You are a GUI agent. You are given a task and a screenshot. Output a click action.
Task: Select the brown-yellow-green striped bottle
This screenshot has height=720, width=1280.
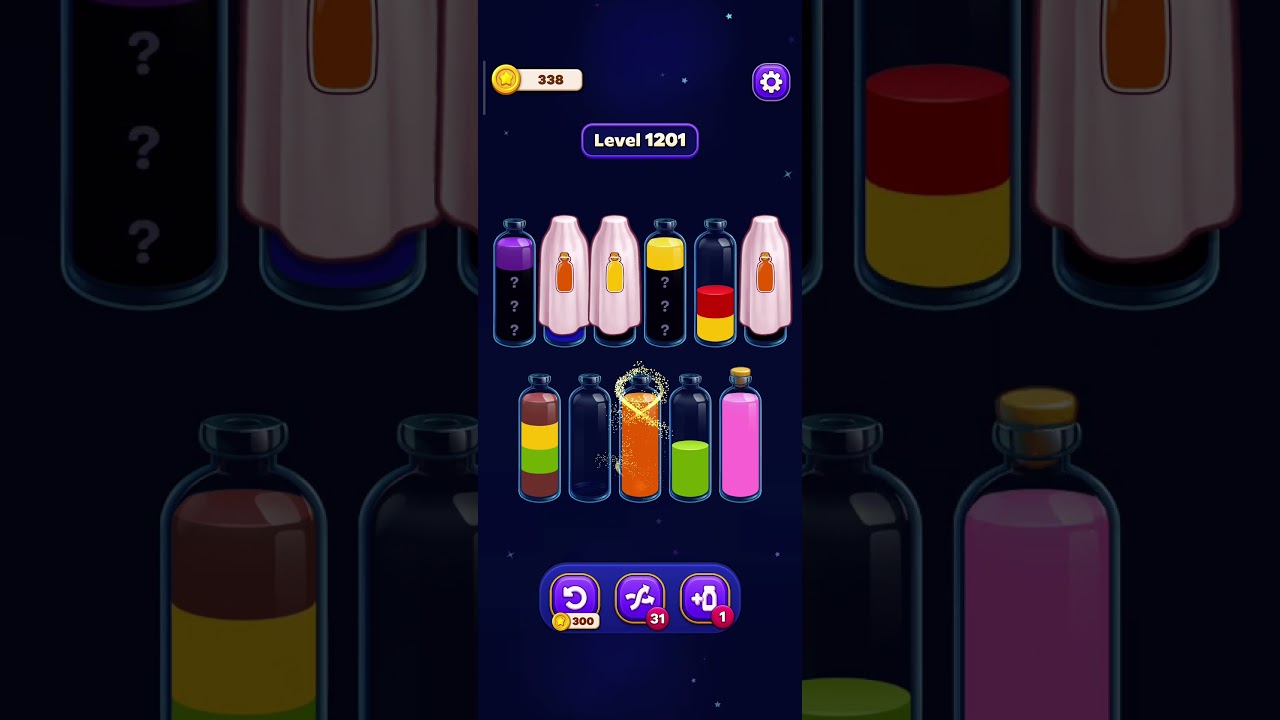coord(540,440)
